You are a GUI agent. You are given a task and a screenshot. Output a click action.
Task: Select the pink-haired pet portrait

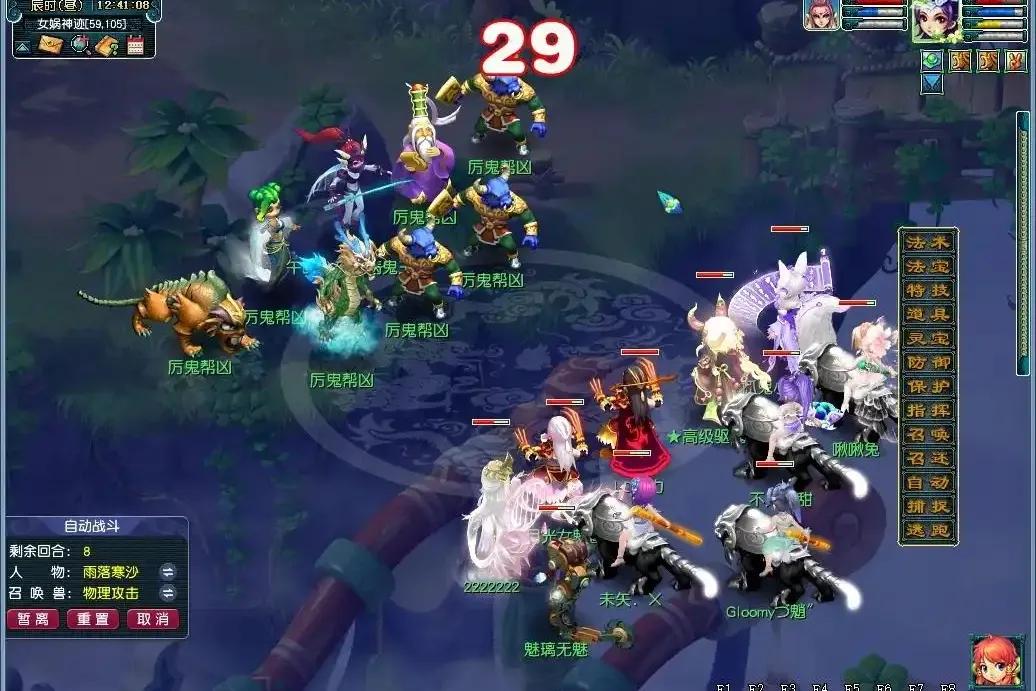coord(821,16)
